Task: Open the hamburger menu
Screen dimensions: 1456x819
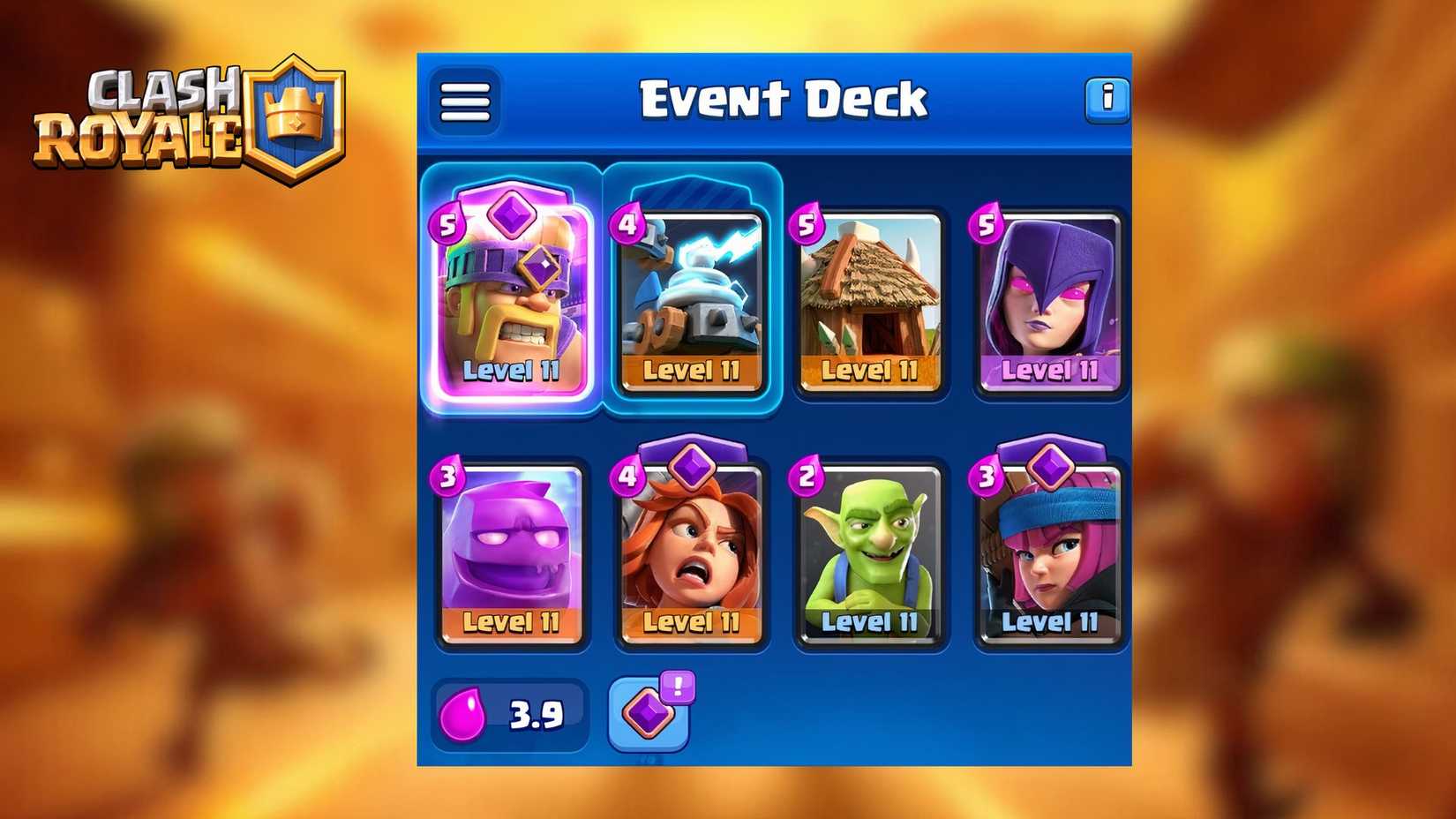Action: [x=465, y=101]
